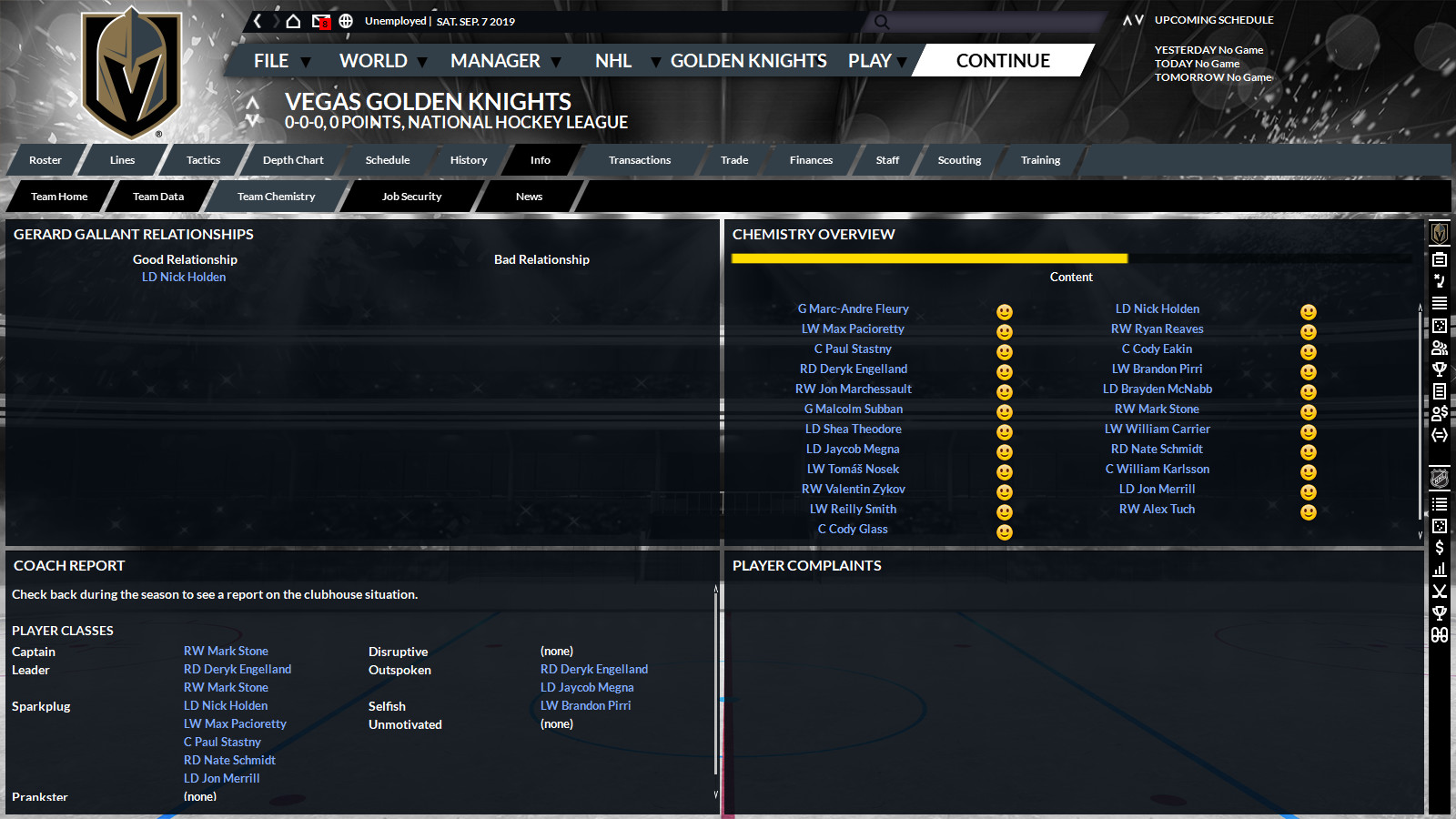The height and width of the screenshot is (819, 1456).
Task: Select the crossed hockey sticks icon
Action: [x=1439, y=591]
